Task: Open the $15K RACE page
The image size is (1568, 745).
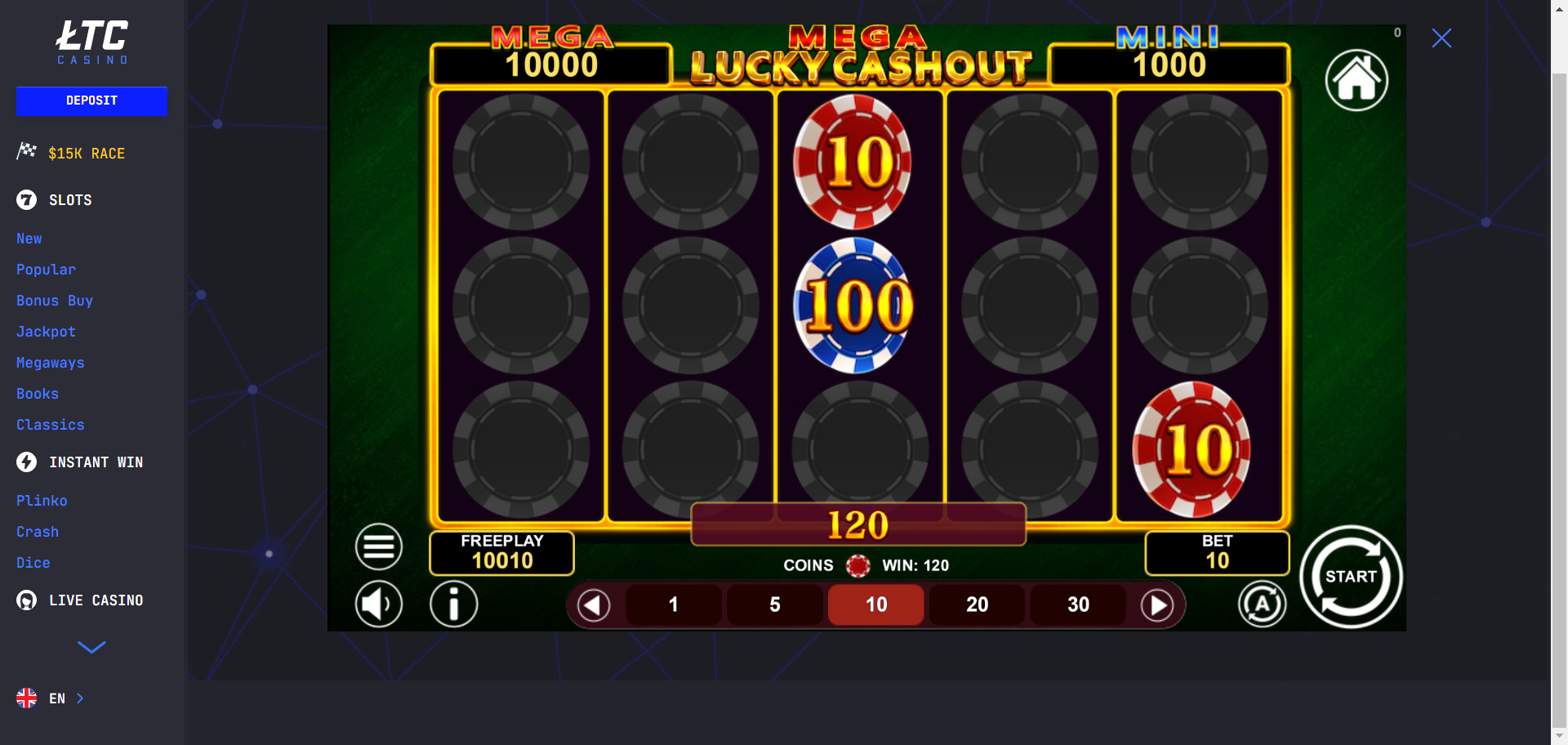Action: (x=86, y=153)
